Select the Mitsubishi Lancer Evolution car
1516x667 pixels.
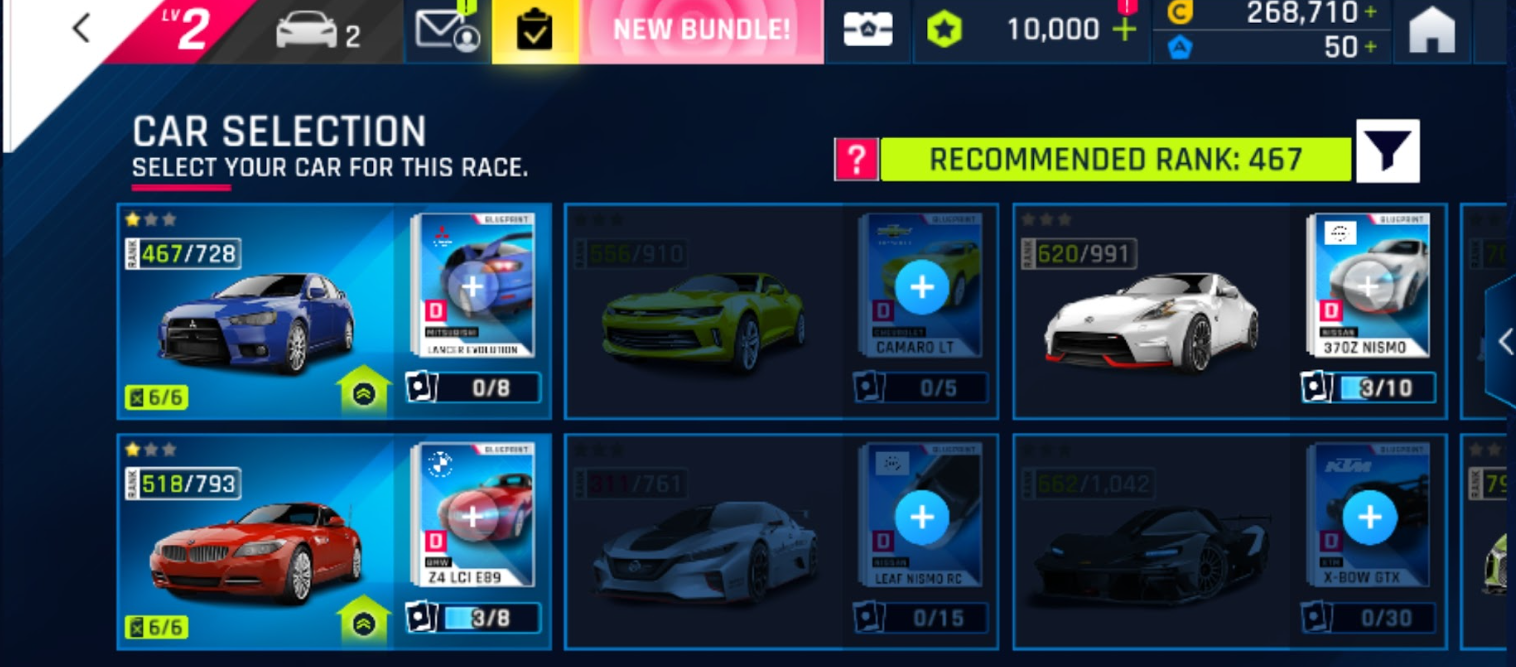coord(256,320)
